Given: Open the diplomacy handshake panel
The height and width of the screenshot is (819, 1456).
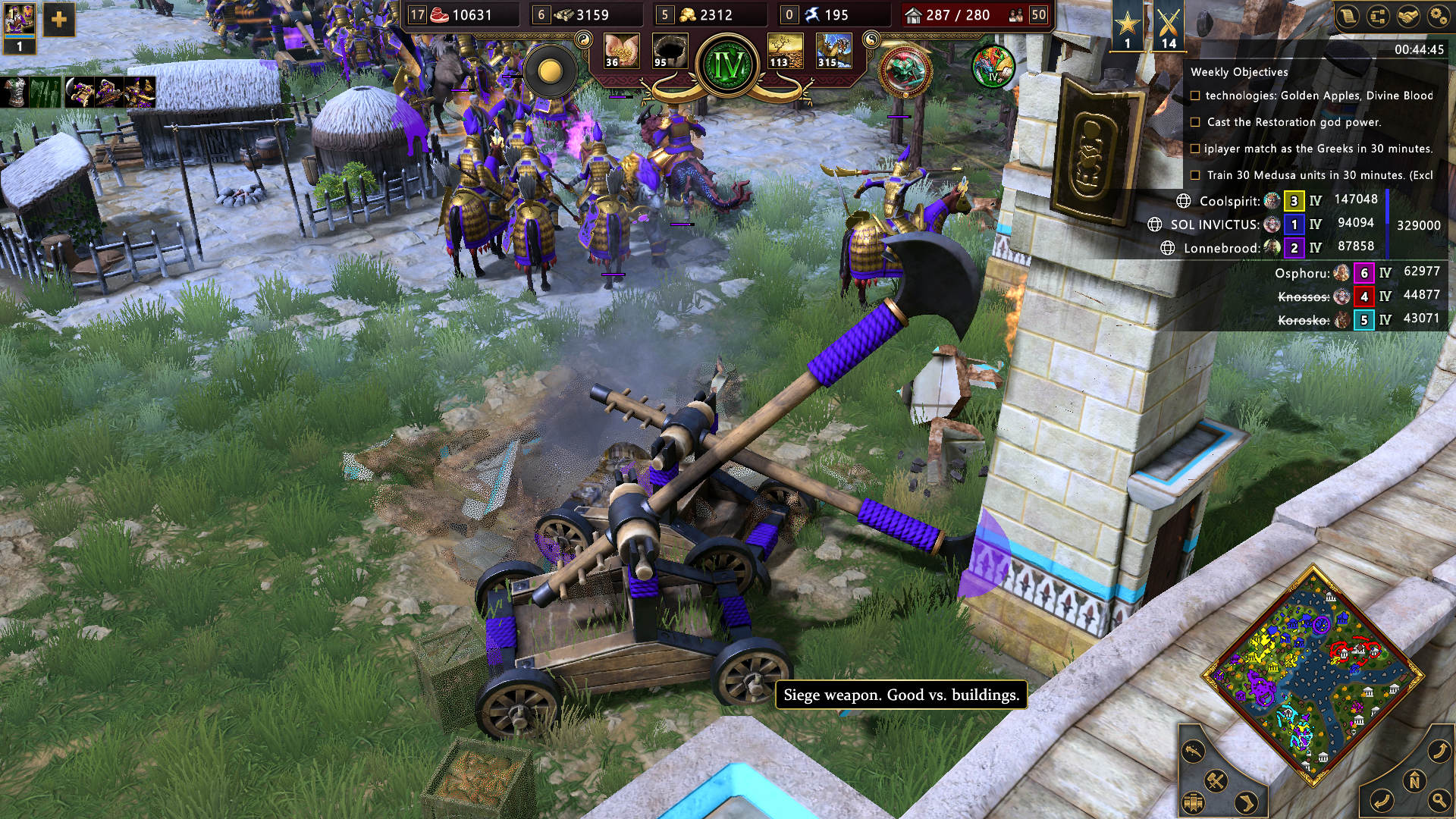Looking at the screenshot, I should 1408,17.
